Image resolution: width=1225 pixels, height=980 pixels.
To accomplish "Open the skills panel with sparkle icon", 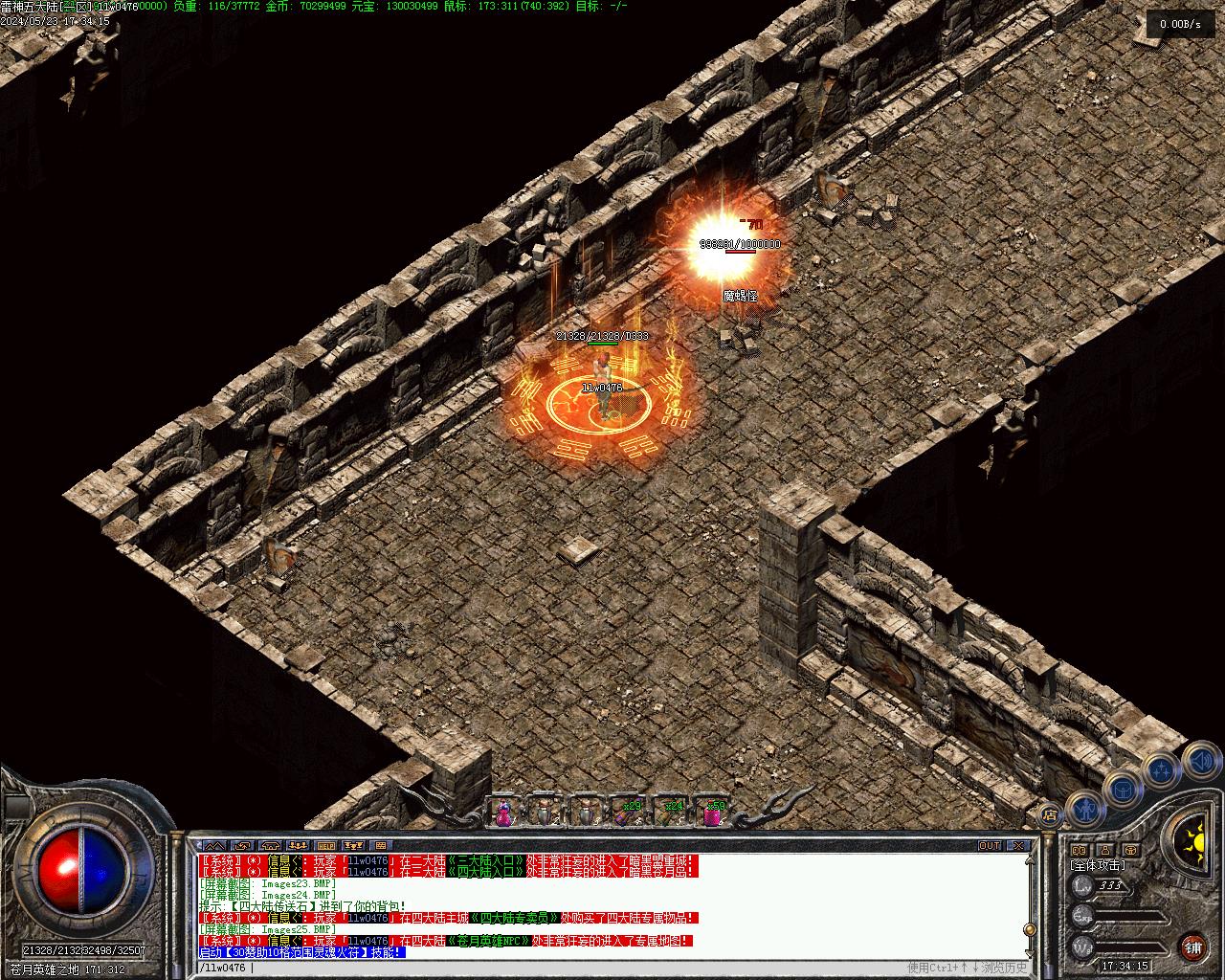I will [1160, 770].
